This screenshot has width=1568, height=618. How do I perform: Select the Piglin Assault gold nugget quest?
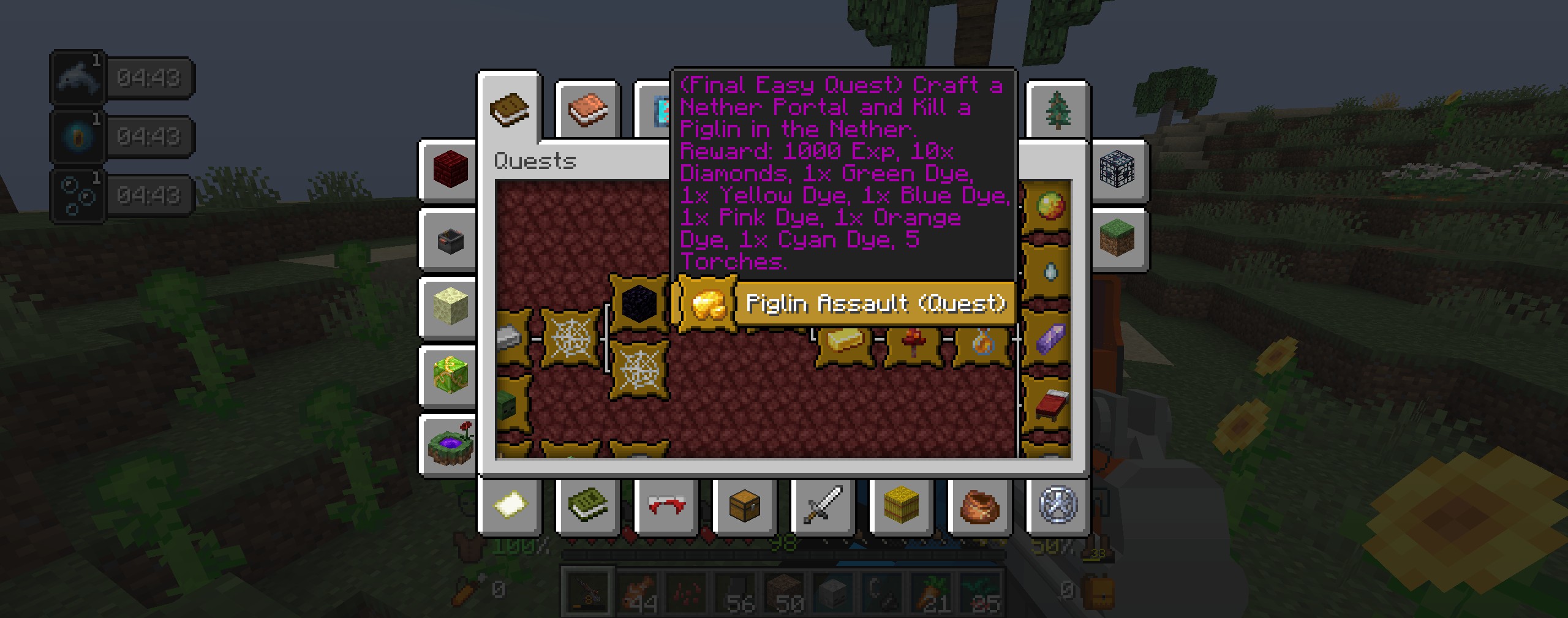tap(706, 303)
